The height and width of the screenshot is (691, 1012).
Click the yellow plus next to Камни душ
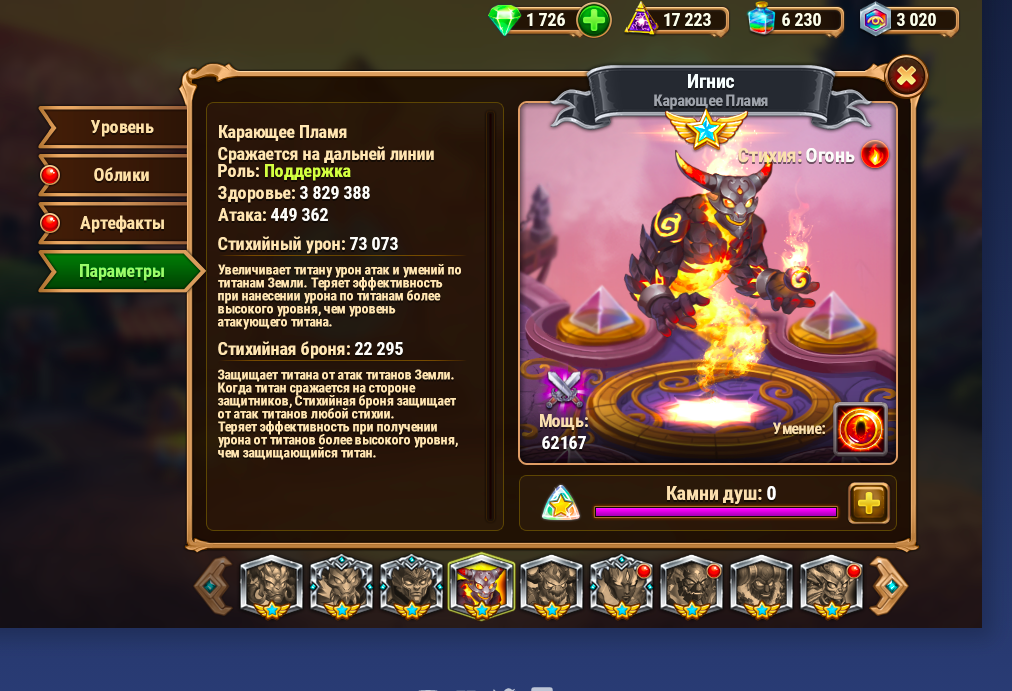[x=868, y=503]
